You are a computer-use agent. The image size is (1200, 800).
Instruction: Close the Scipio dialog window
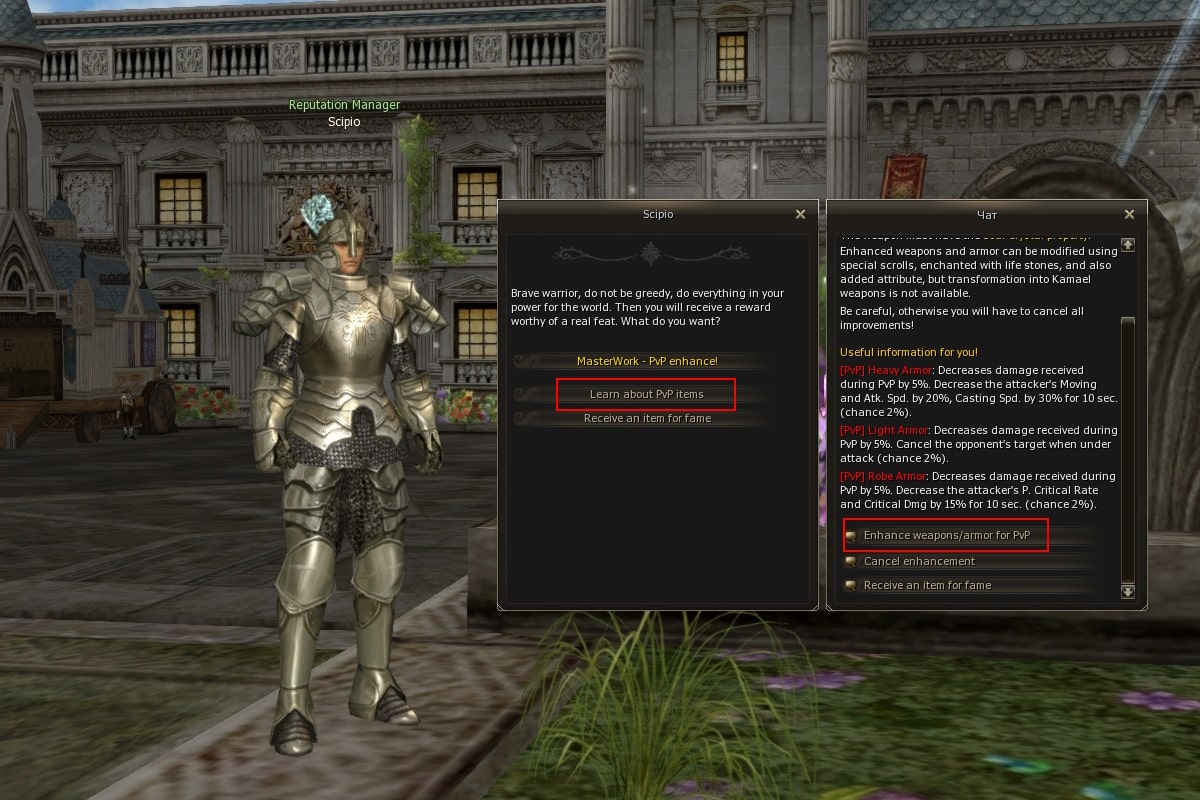coord(800,214)
